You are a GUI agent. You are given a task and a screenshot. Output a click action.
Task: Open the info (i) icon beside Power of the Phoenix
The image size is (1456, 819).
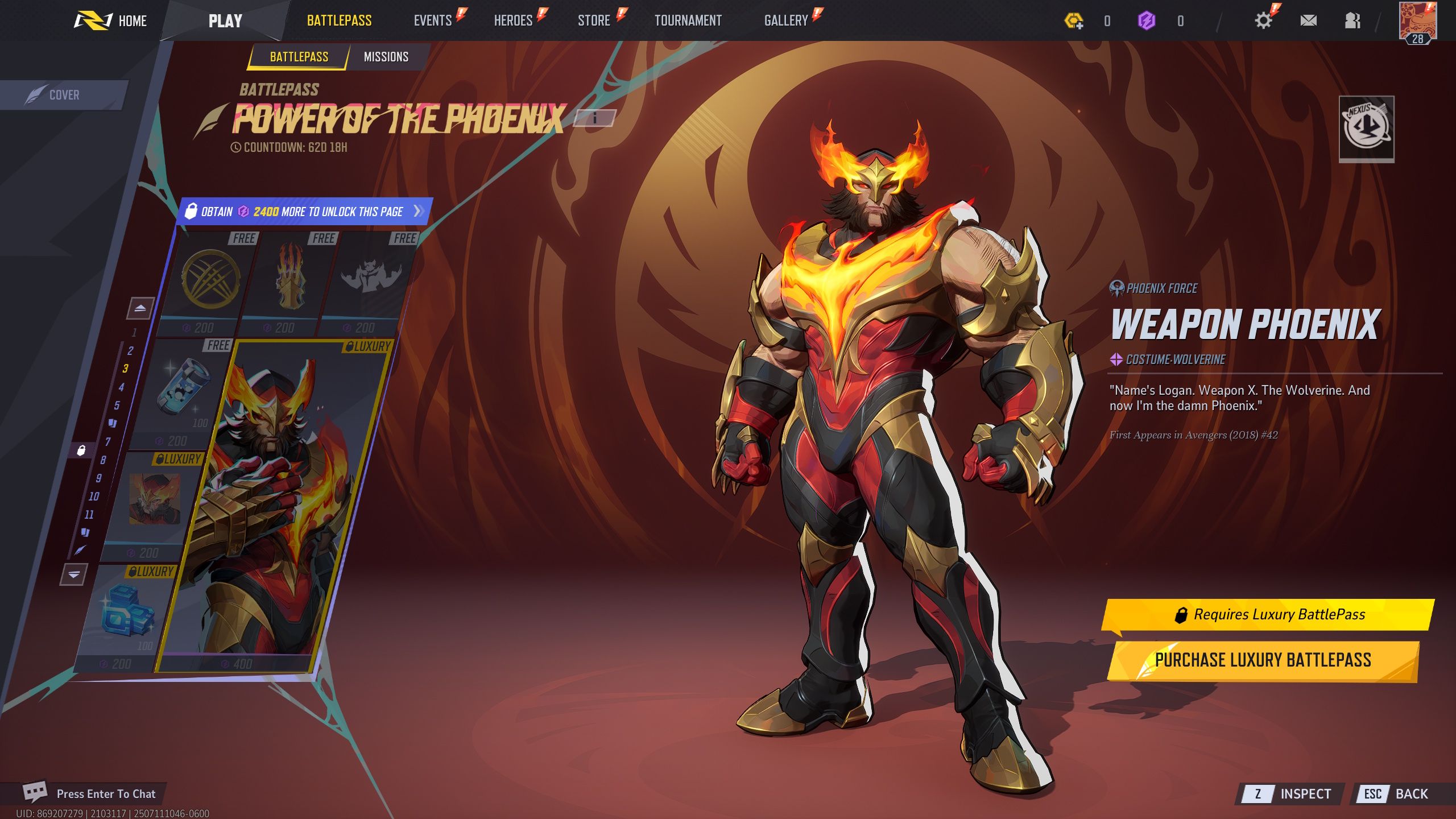pos(596,119)
